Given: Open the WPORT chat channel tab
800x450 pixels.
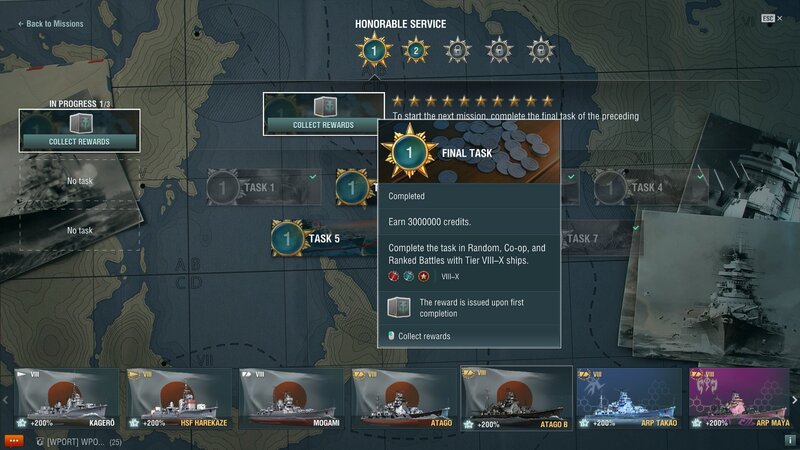Looking at the screenshot, I should click(77, 441).
